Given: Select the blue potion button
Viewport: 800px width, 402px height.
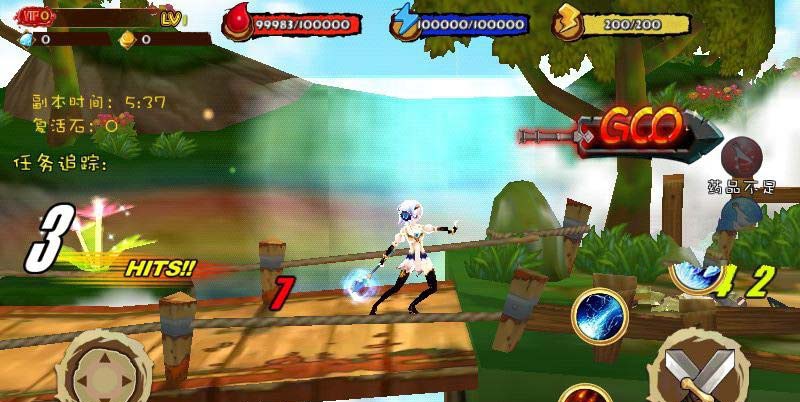Looking at the screenshot, I should pyautogui.click(x=742, y=214).
